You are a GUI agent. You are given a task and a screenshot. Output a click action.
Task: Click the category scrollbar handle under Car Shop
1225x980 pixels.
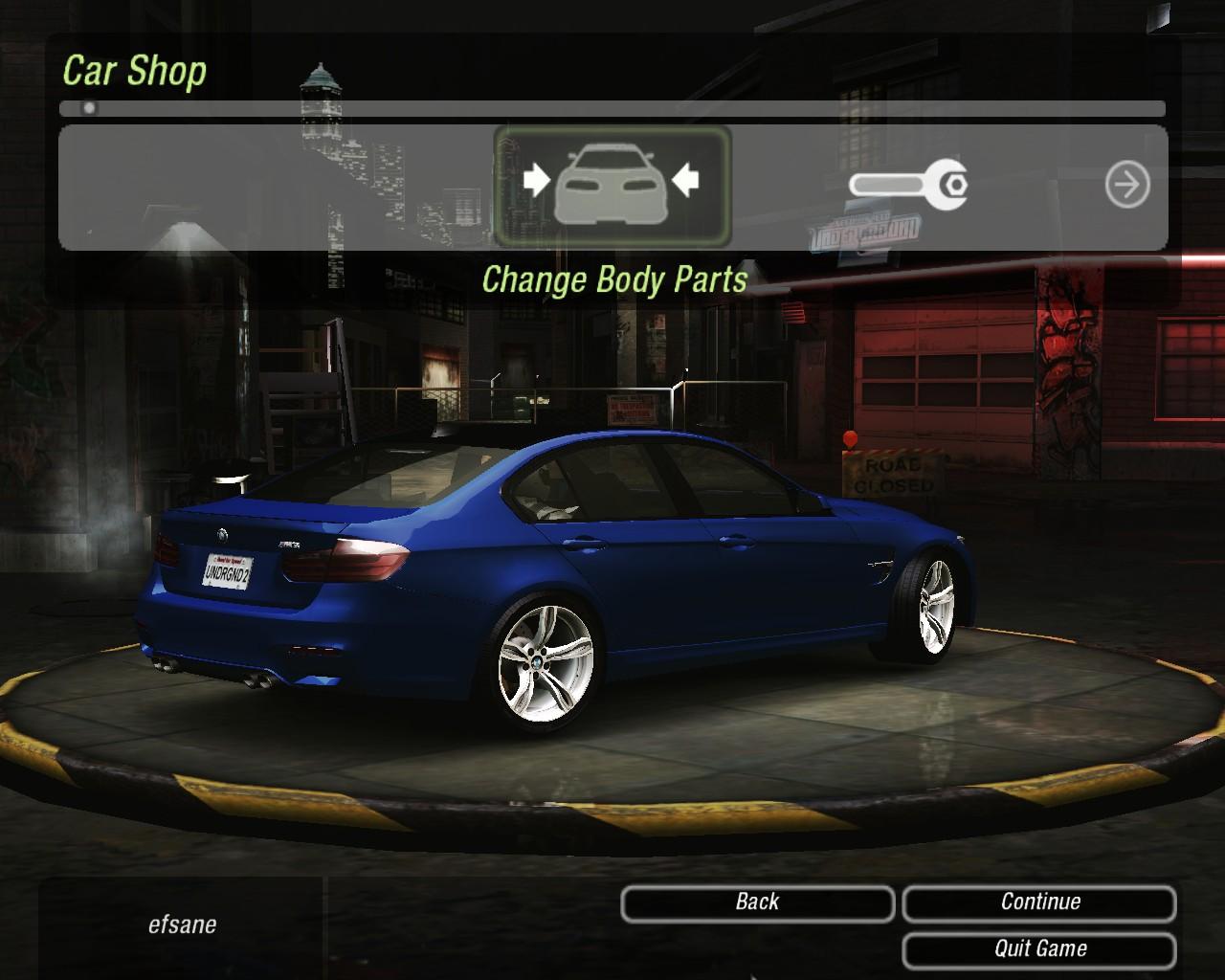click(89, 108)
